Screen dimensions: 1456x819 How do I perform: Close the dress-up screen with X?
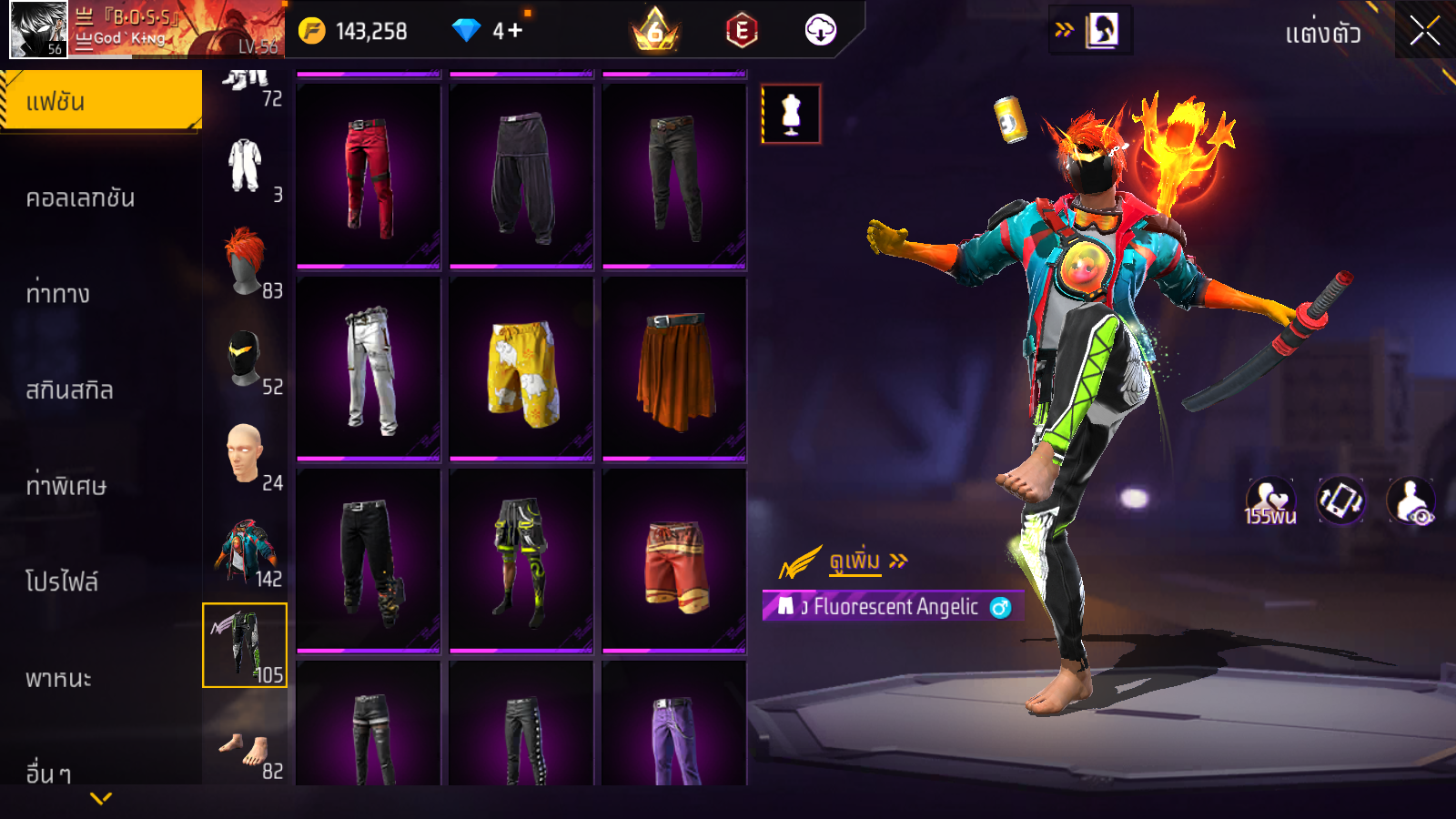point(1424,31)
